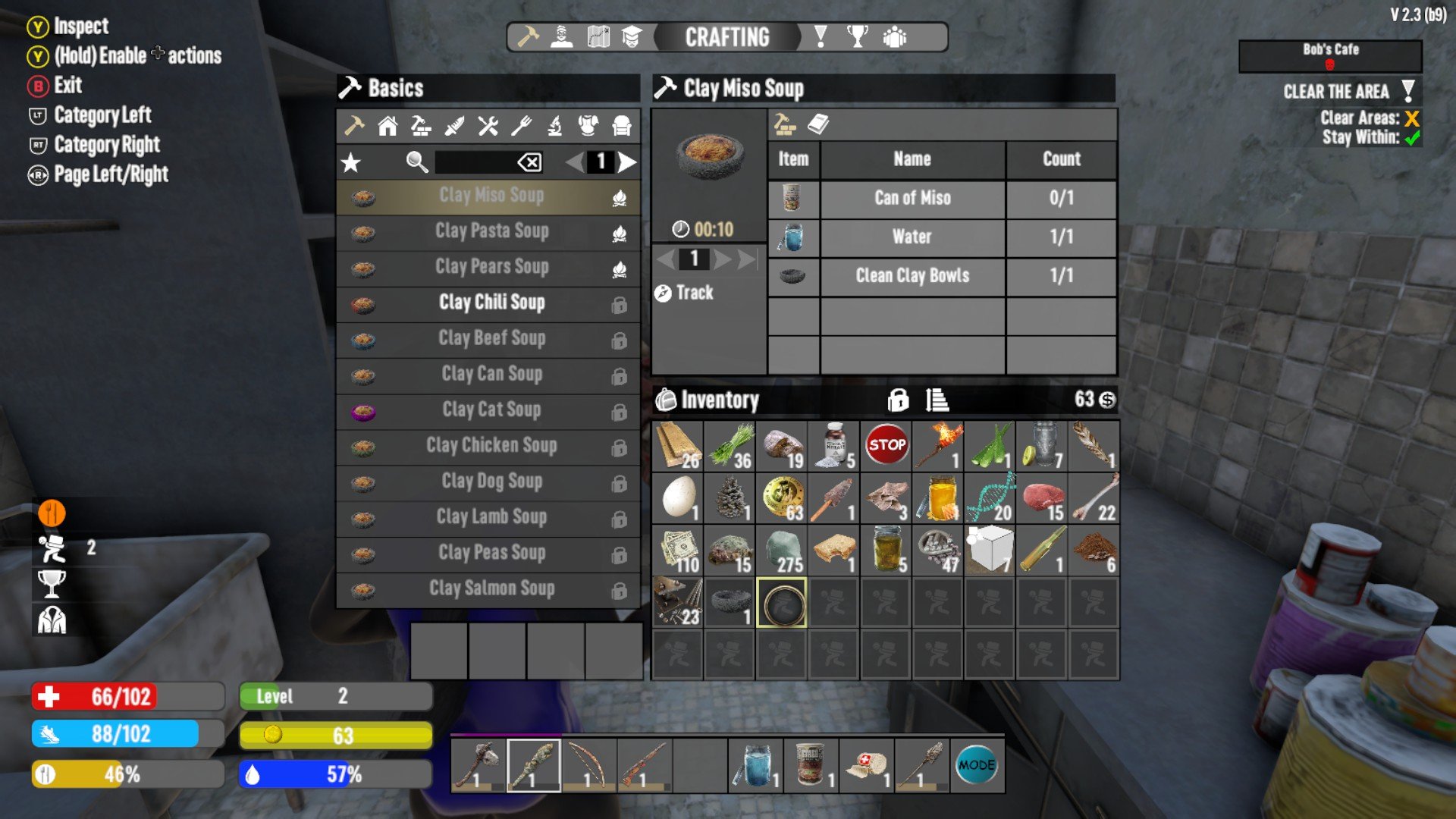Switch to the house building category tab
Screen dimensions: 1456x819
click(388, 126)
